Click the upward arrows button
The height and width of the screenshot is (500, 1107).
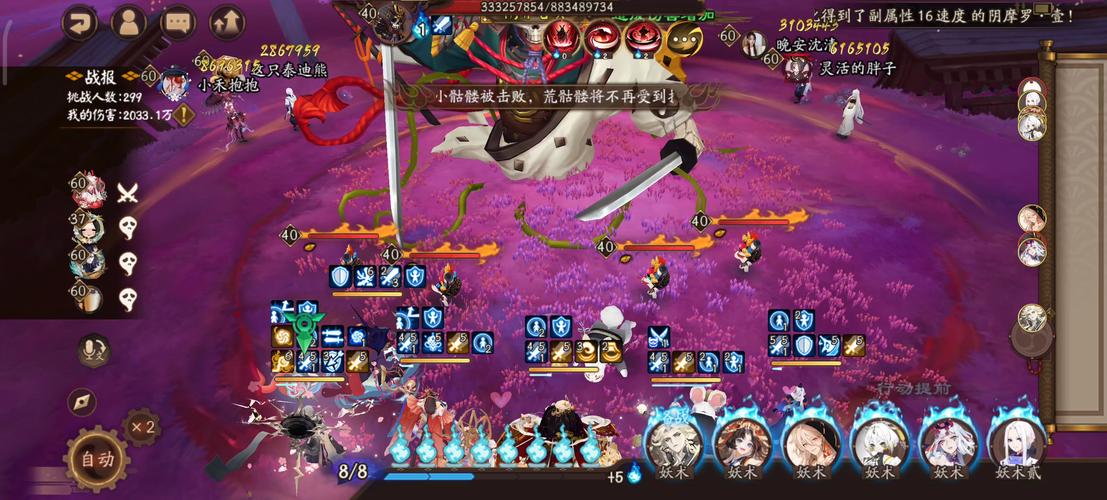227,21
